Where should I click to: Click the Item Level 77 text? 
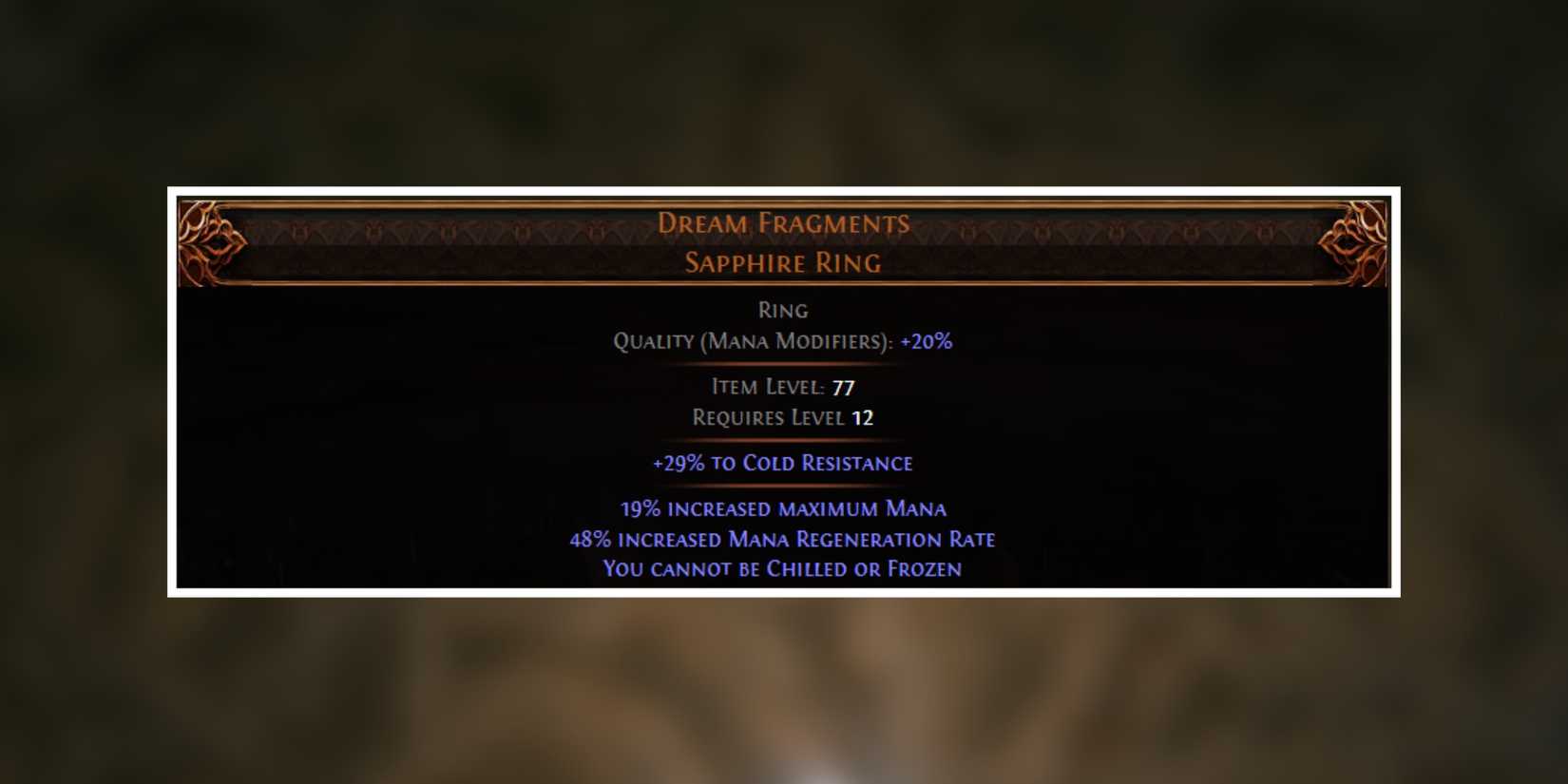(x=782, y=387)
